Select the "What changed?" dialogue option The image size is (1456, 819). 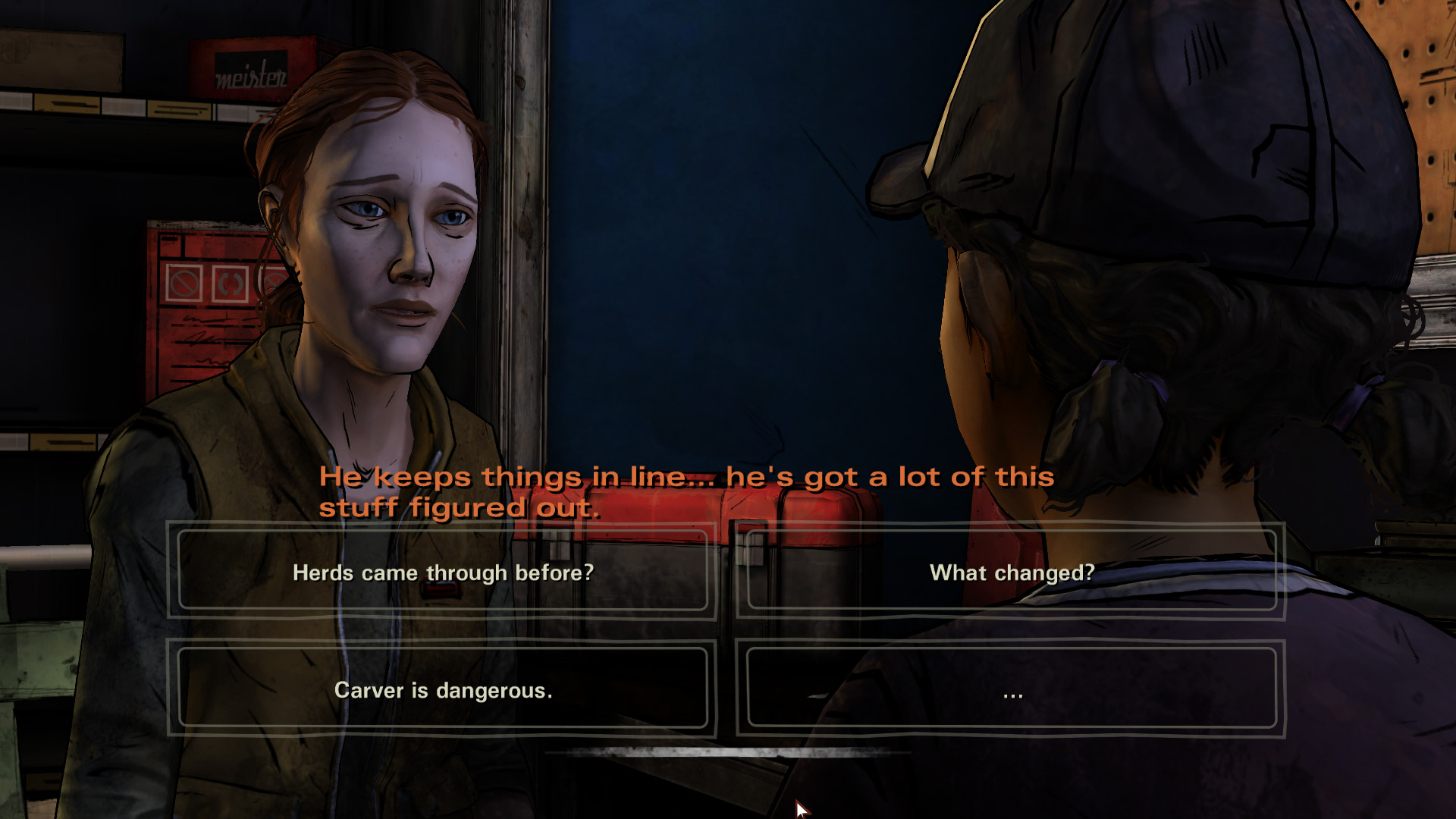[x=1012, y=572]
